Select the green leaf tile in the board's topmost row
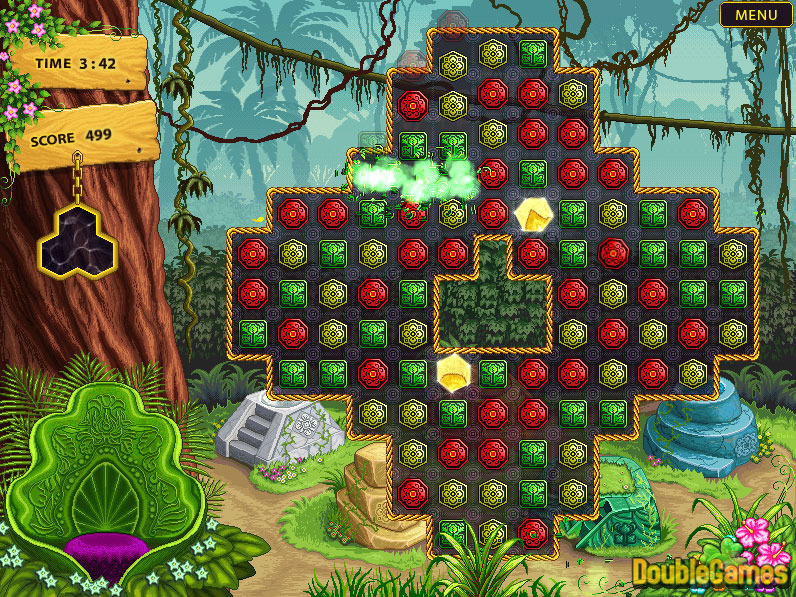 pyautogui.click(x=532, y=53)
